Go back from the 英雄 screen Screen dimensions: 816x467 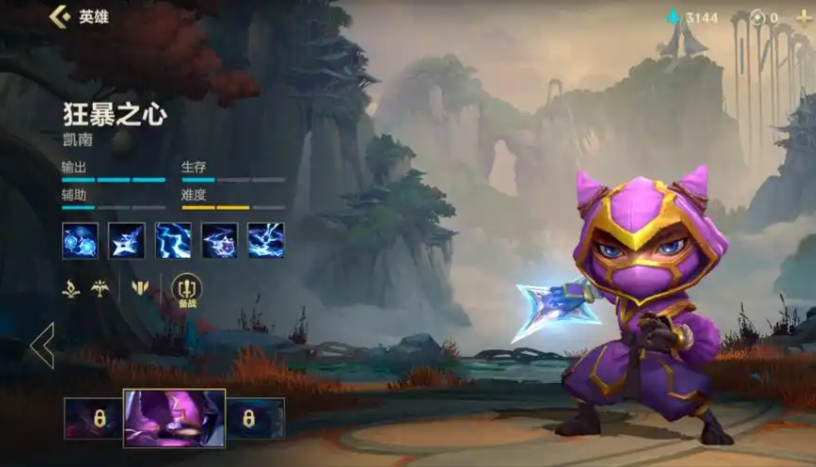tap(60, 17)
